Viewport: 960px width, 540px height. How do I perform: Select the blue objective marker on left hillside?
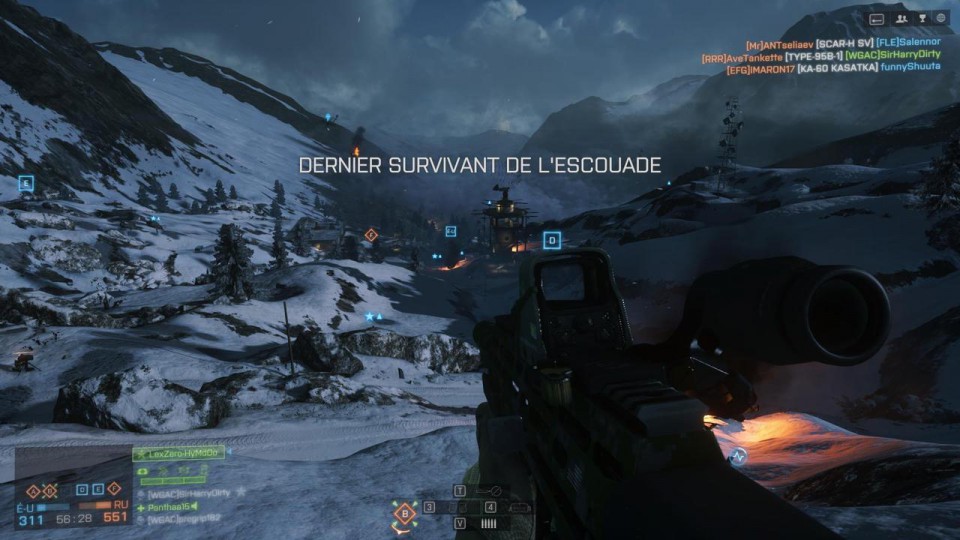coord(26,183)
